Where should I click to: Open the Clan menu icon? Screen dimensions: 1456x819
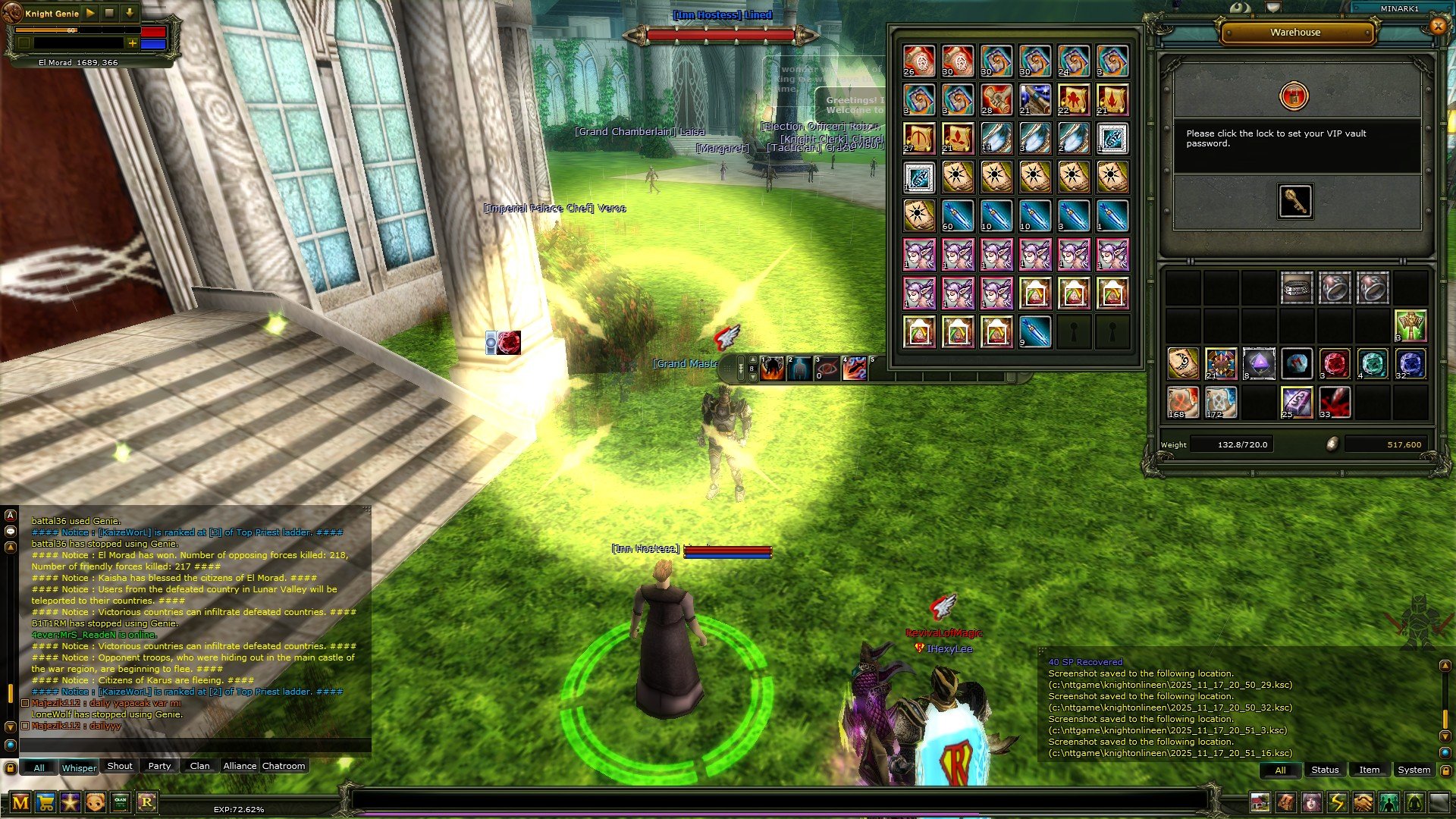[121, 802]
